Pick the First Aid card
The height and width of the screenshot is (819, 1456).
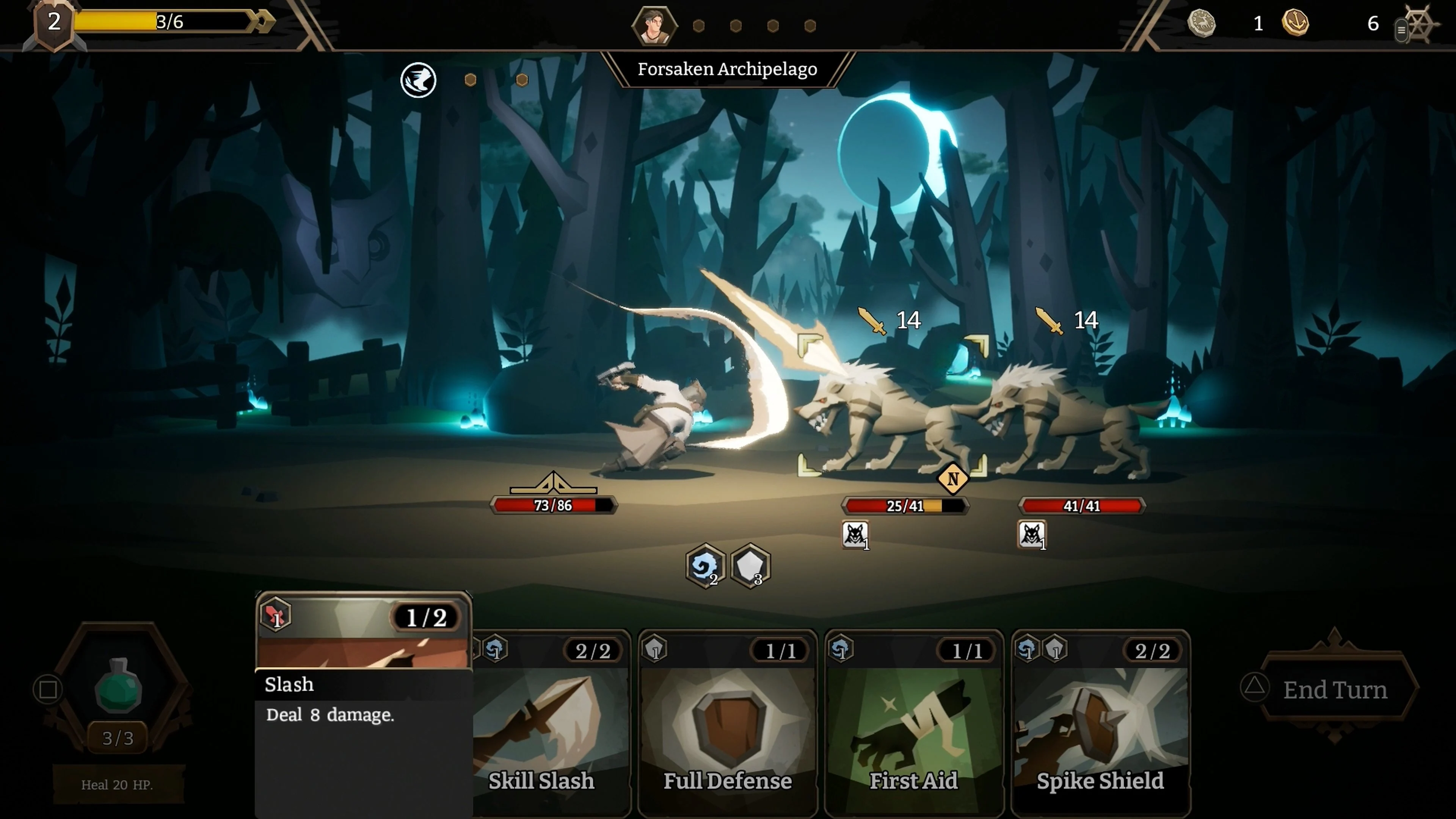click(x=913, y=723)
